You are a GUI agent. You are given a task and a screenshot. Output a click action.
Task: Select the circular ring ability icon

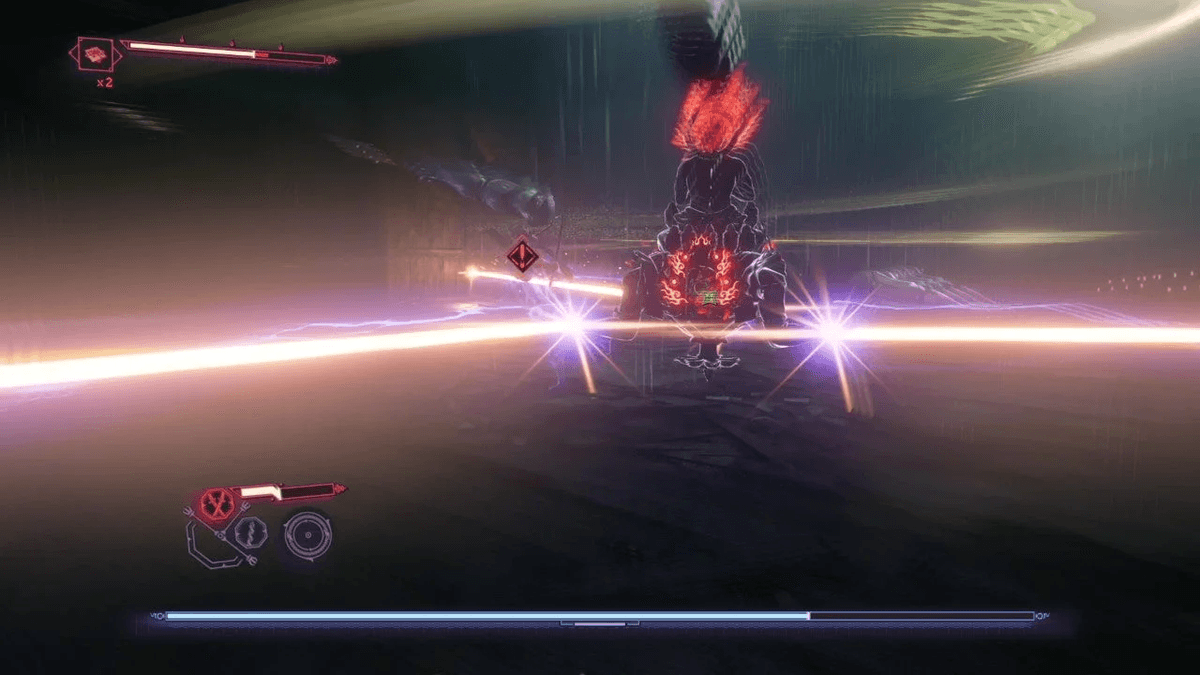(307, 534)
